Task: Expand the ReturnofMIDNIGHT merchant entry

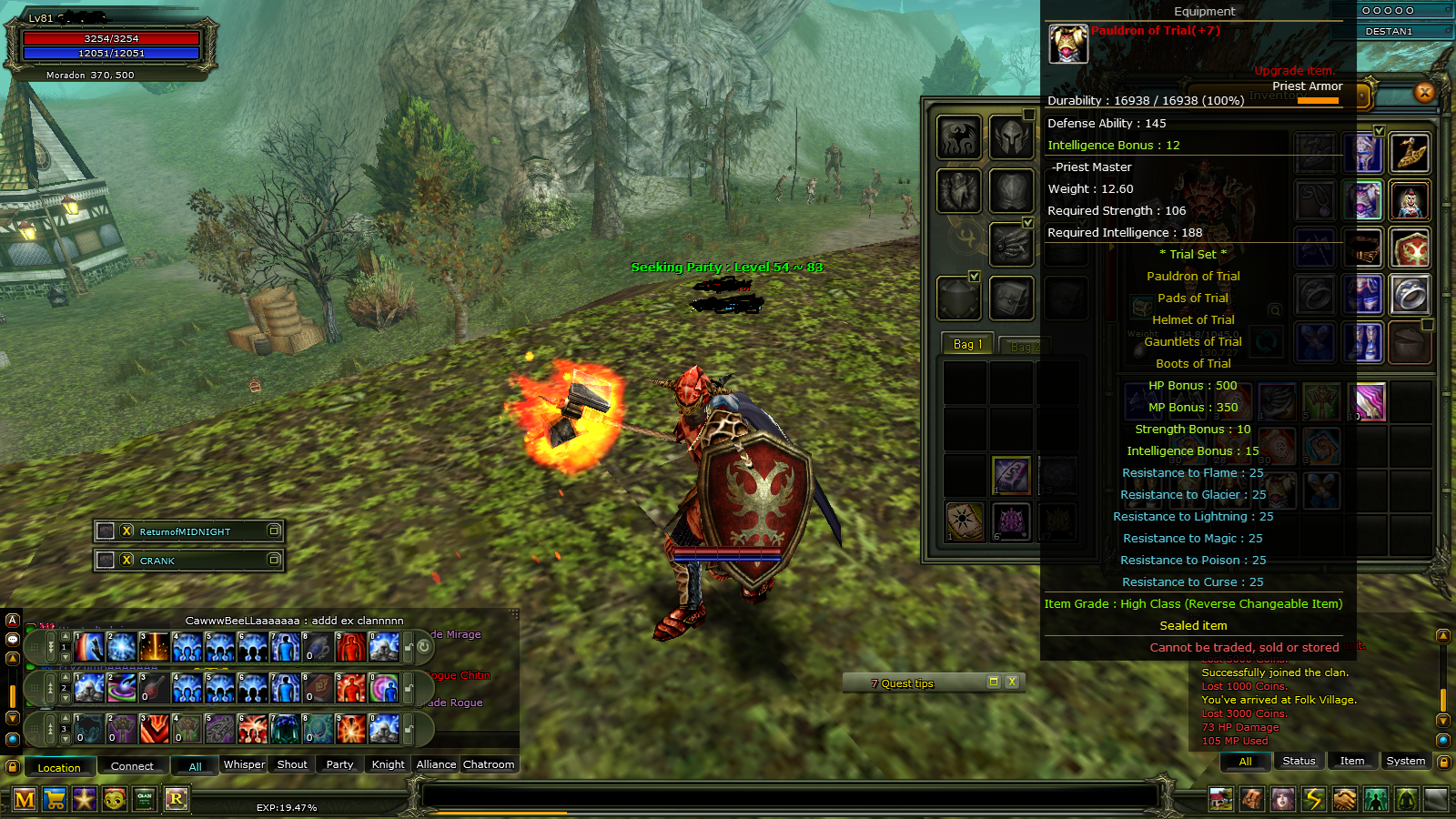Action: [x=276, y=531]
